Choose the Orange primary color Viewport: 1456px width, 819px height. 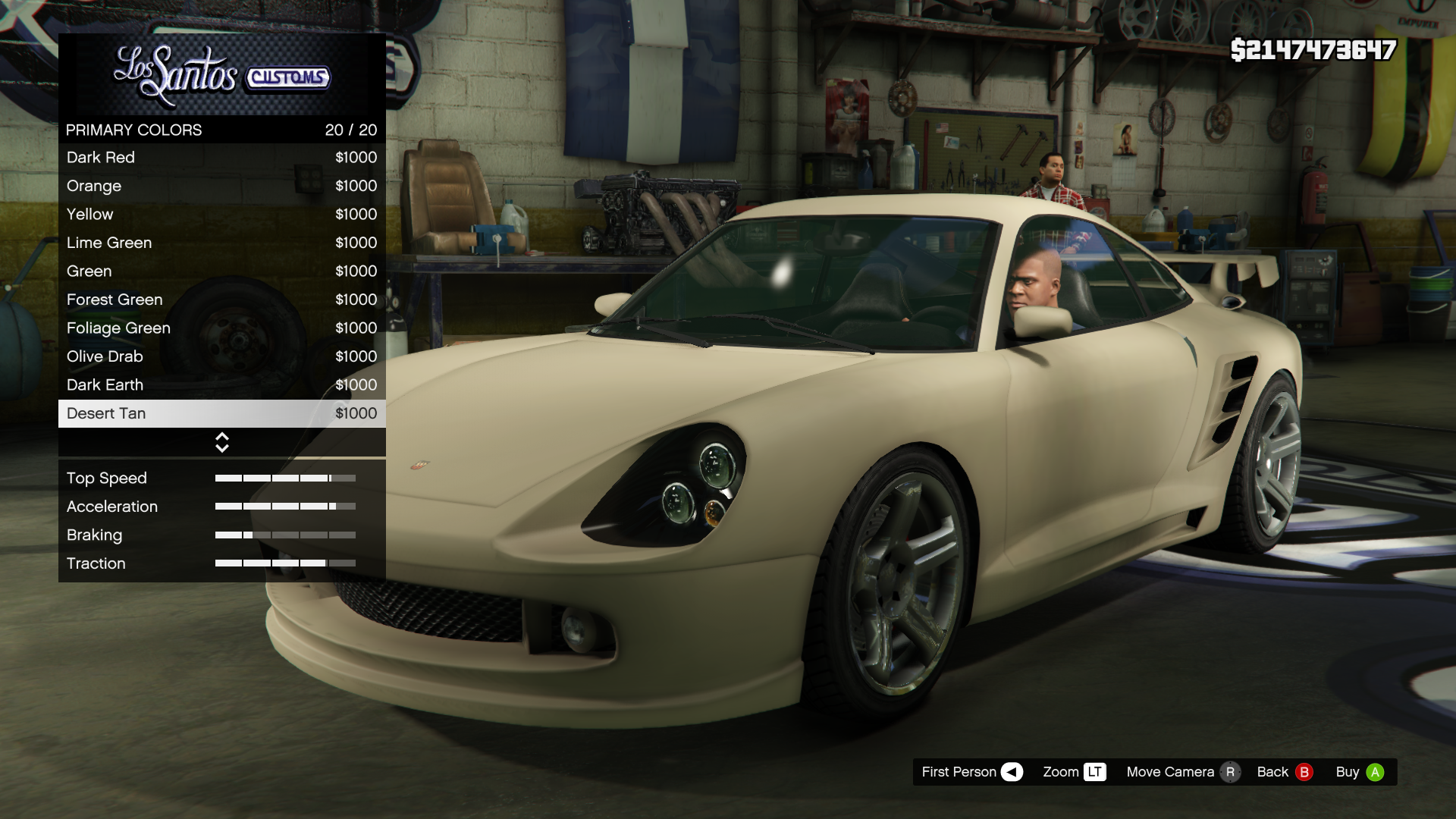[x=221, y=186]
